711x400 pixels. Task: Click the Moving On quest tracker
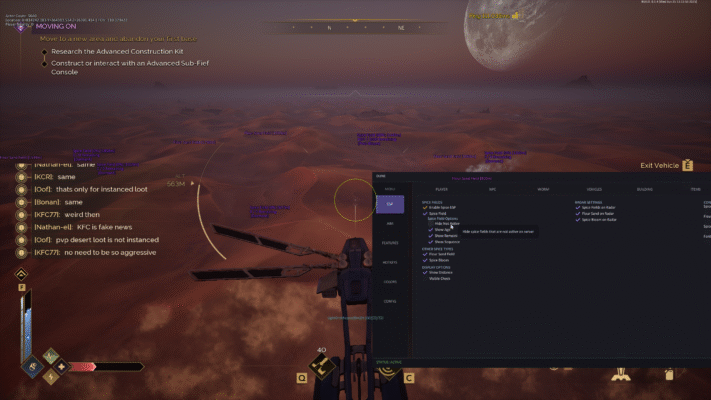[62, 27]
